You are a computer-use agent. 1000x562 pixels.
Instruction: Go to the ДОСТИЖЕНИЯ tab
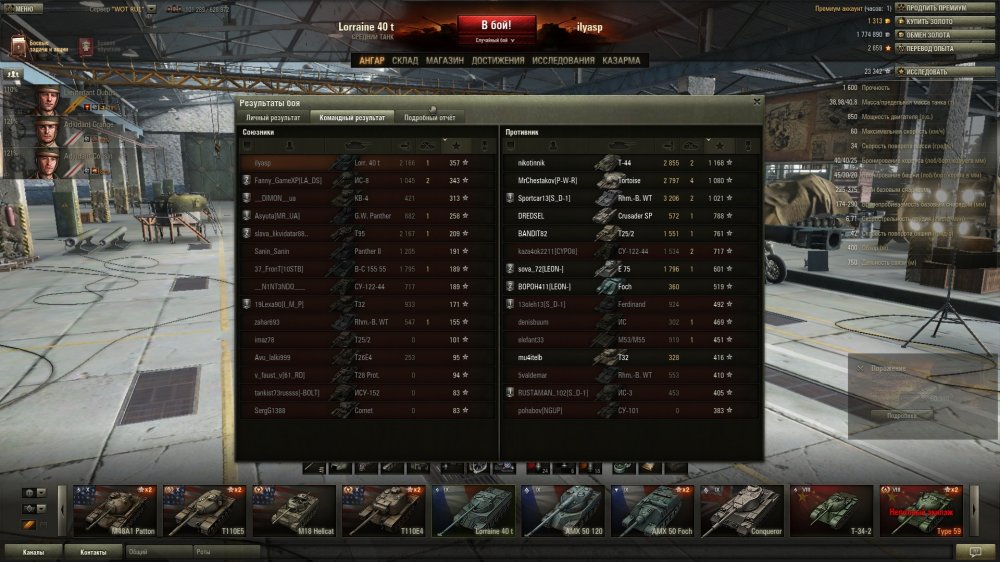pyautogui.click(x=497, y=61)
